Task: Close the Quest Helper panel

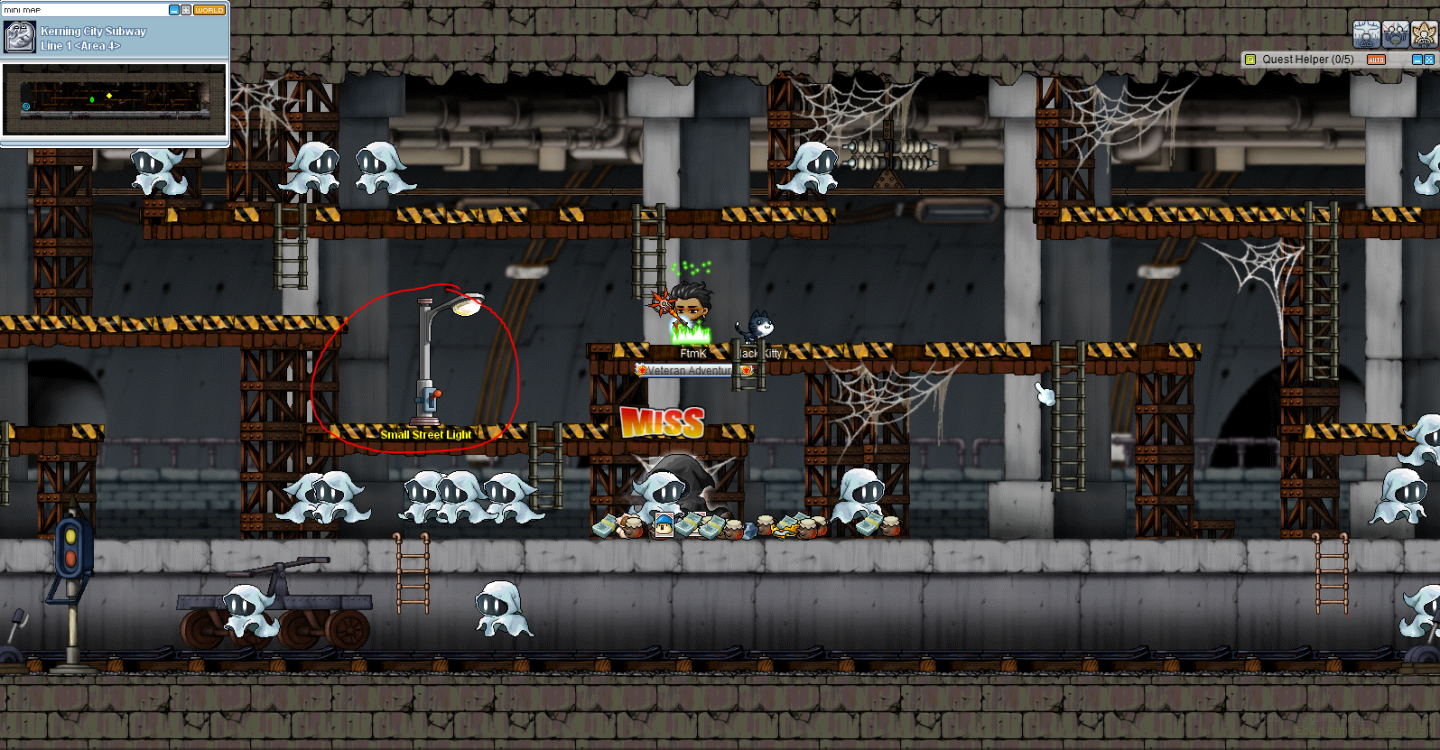Action: (1429, 60)
